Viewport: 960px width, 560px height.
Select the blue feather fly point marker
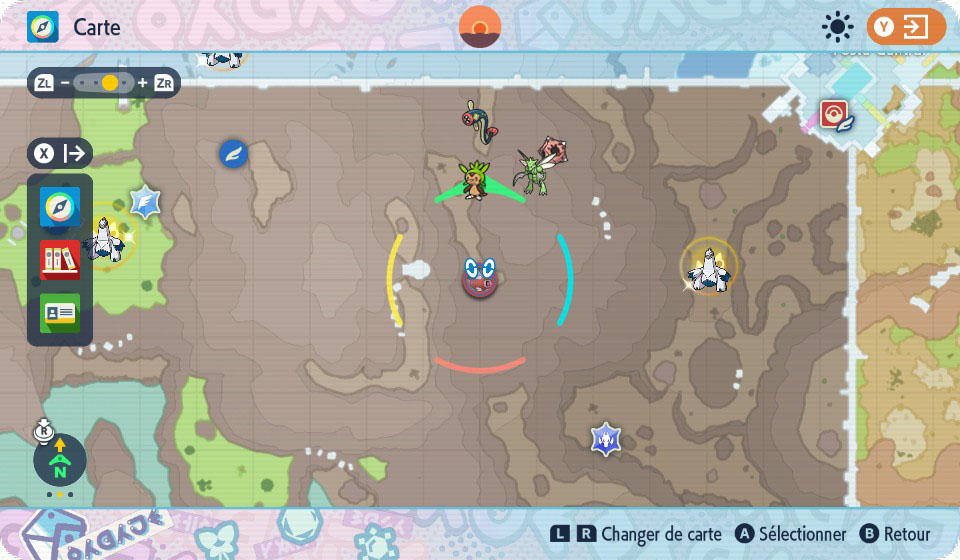[233, 154]
